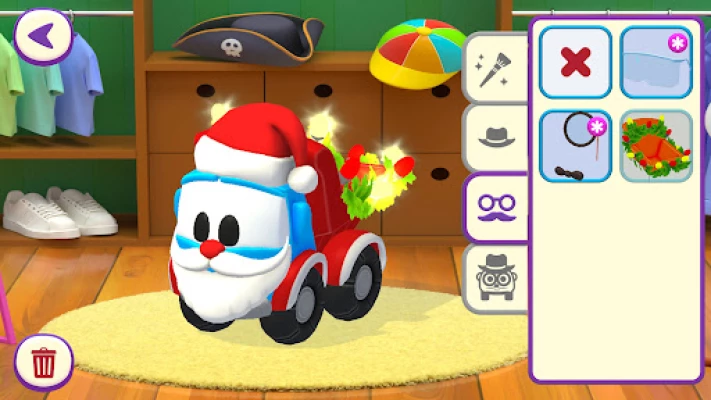
Task: Pick the Christmas wreath accessory tile
Action: point(655,146)
